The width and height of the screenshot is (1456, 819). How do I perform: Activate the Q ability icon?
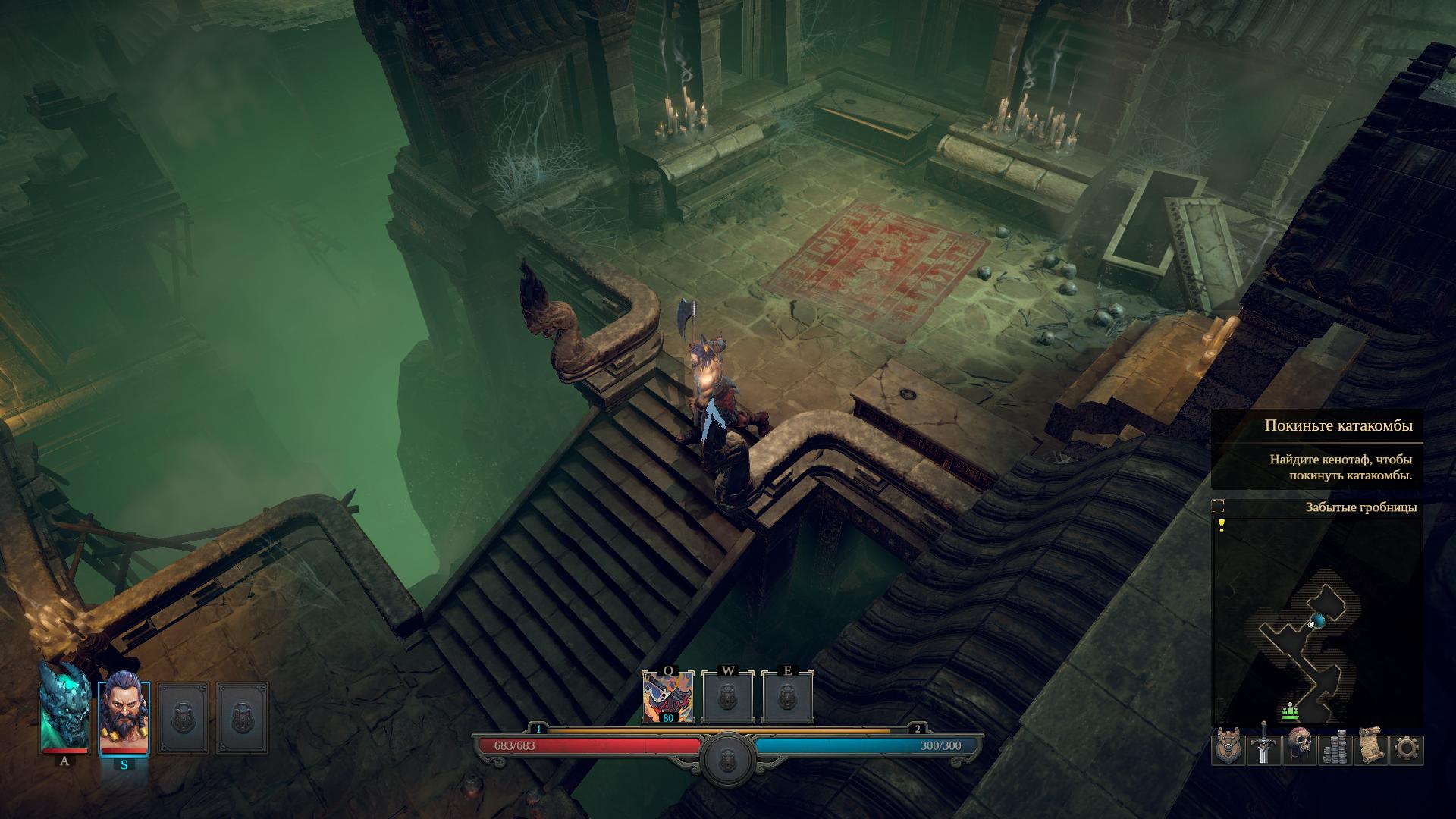pyautogui.click(x=667, y=698)
